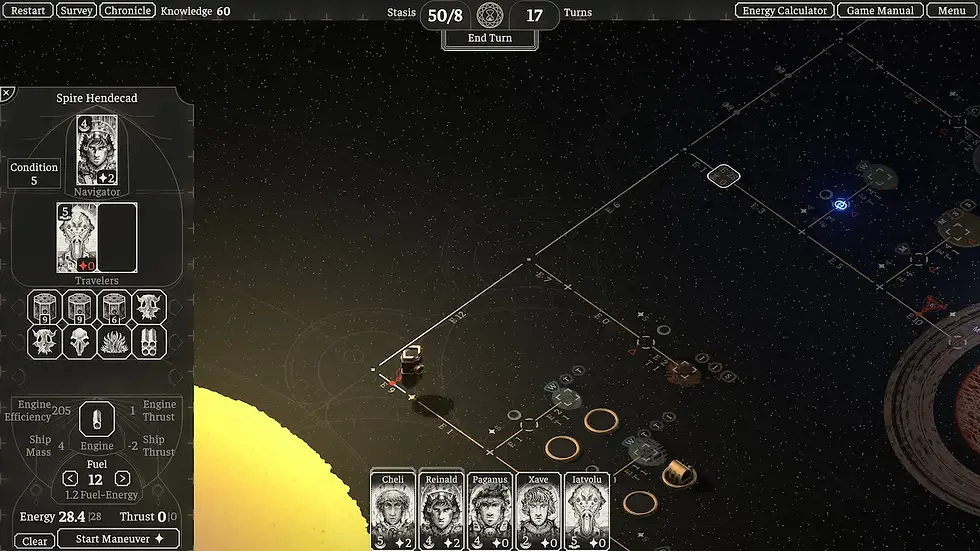Pick the Xave character card
980x551 pixels.
[x=538, y=510]
